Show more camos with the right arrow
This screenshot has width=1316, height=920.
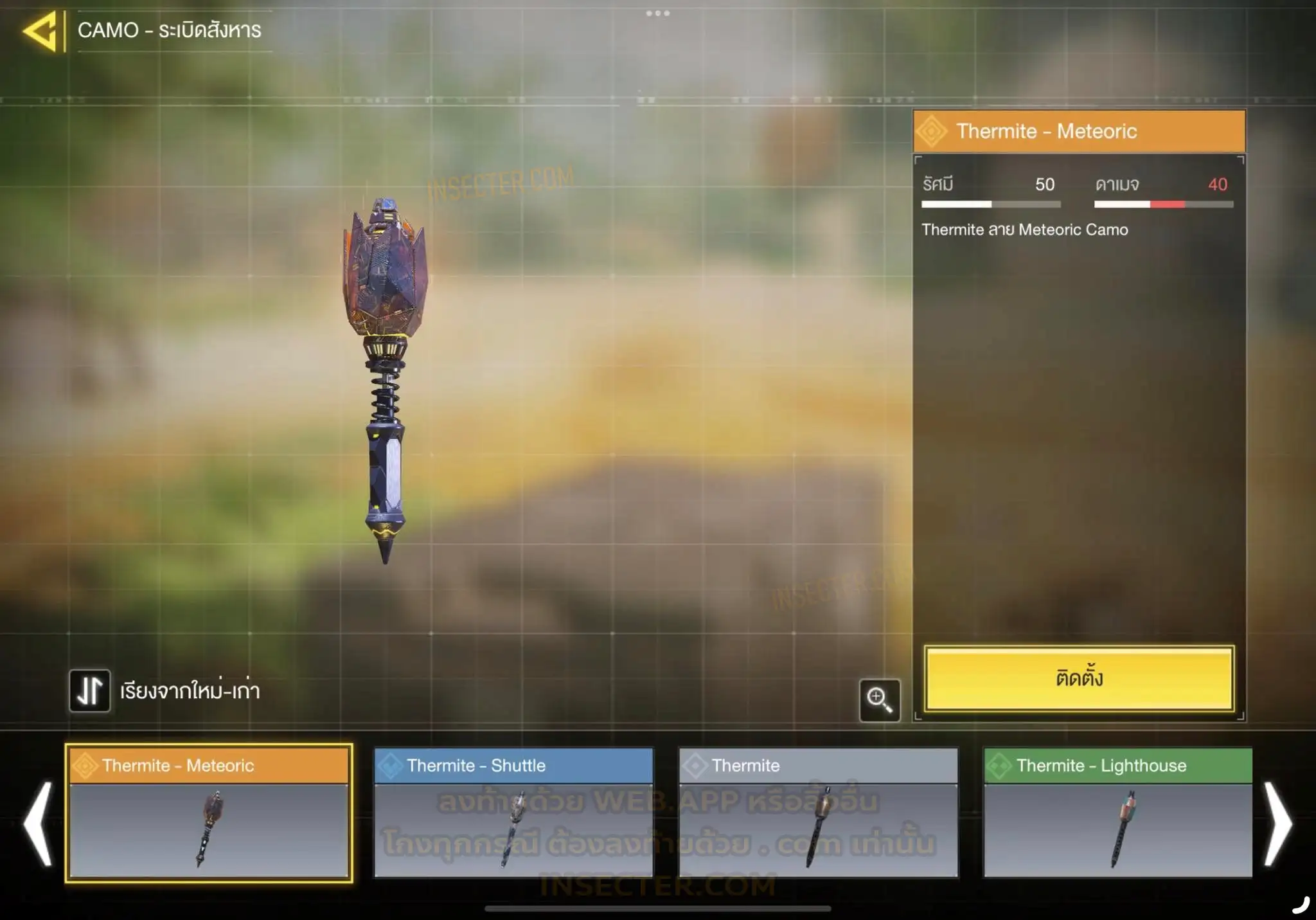pyautogui.click(x=1277, y=823)
